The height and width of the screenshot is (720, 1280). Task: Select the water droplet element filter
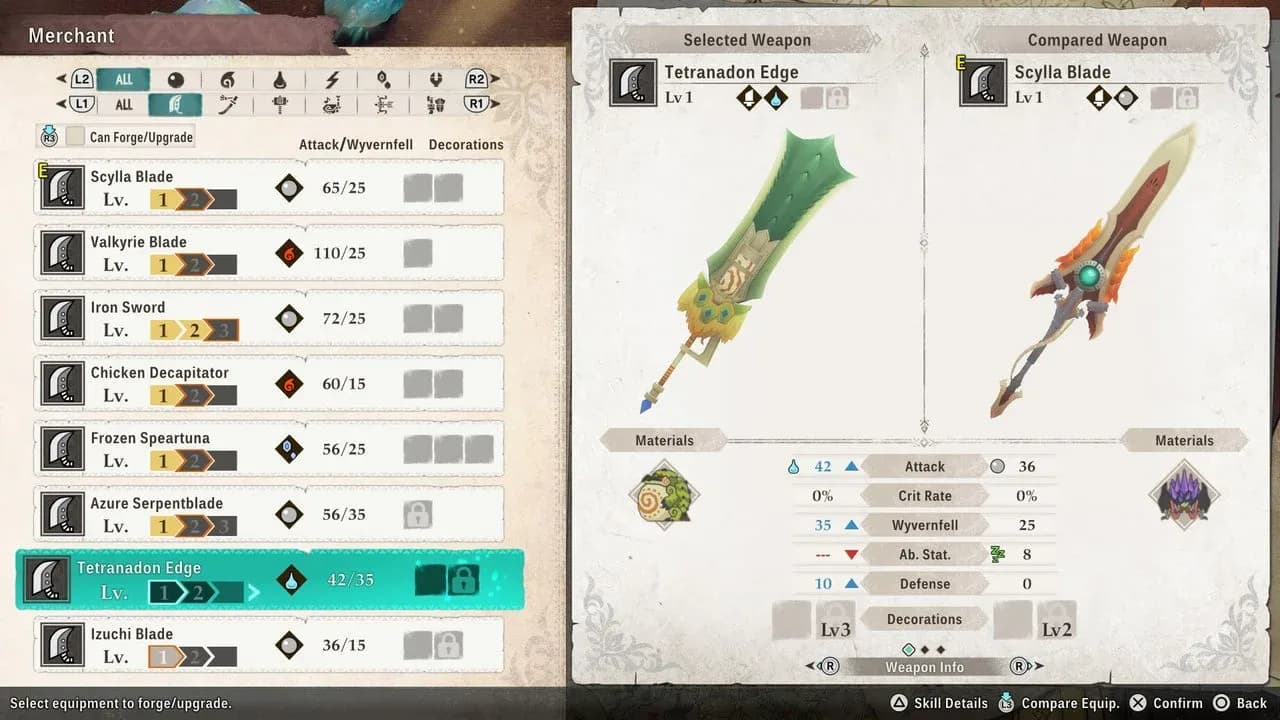pyautogui.click(x=281, y=80)
